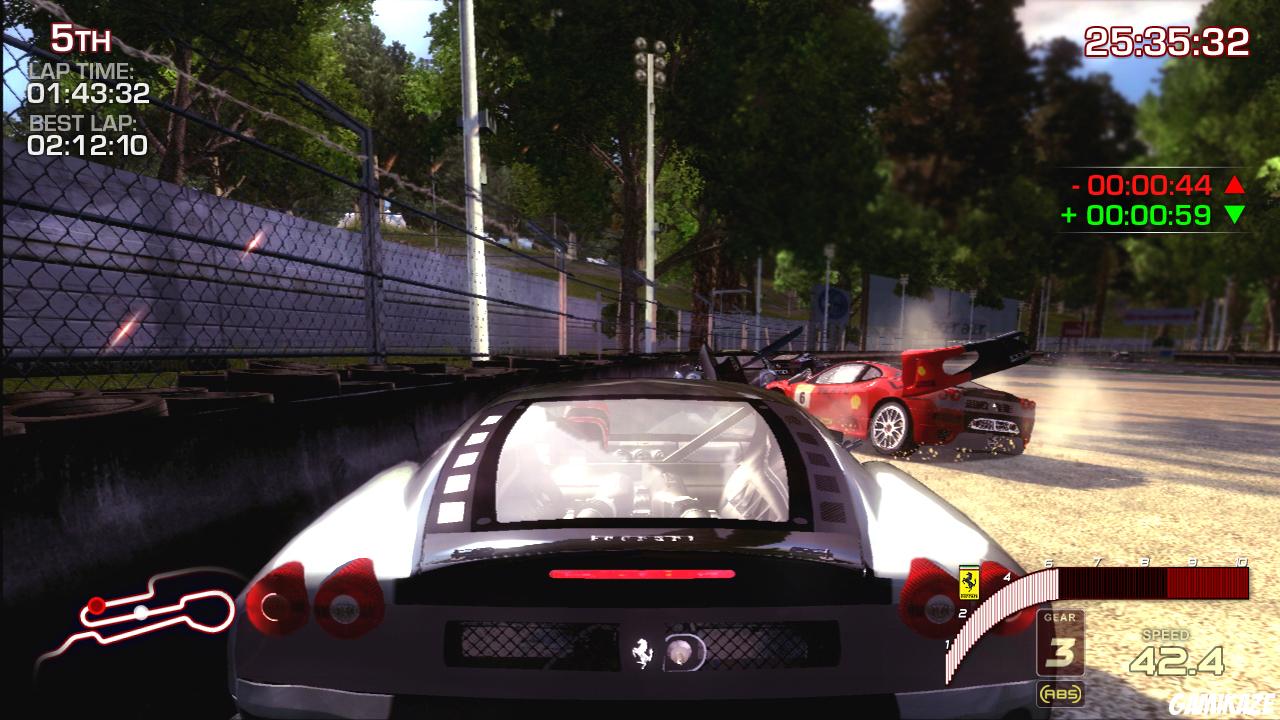Click the red position dot on minimap

97,605
